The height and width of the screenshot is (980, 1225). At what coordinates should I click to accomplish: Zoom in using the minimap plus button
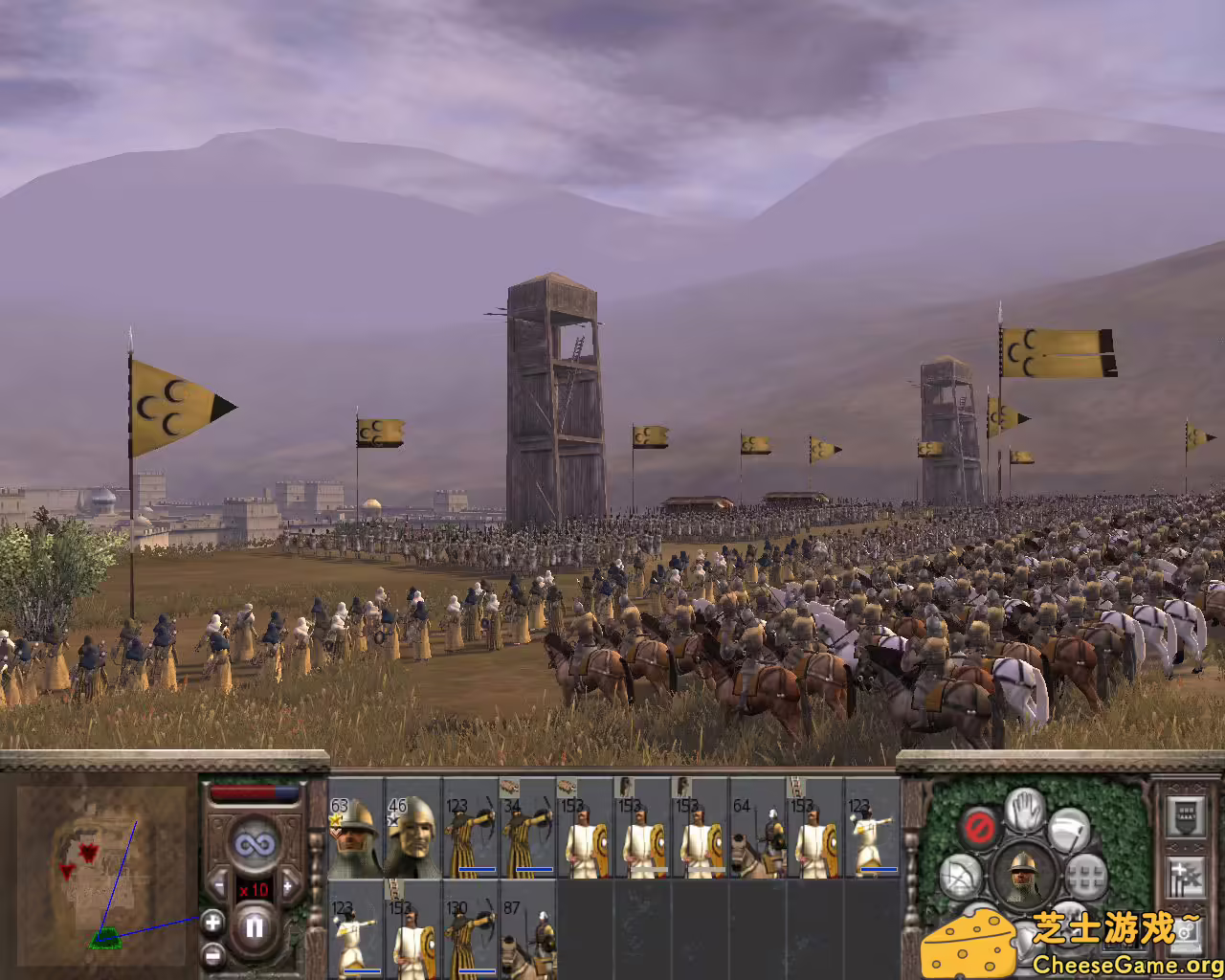(212, 922)
